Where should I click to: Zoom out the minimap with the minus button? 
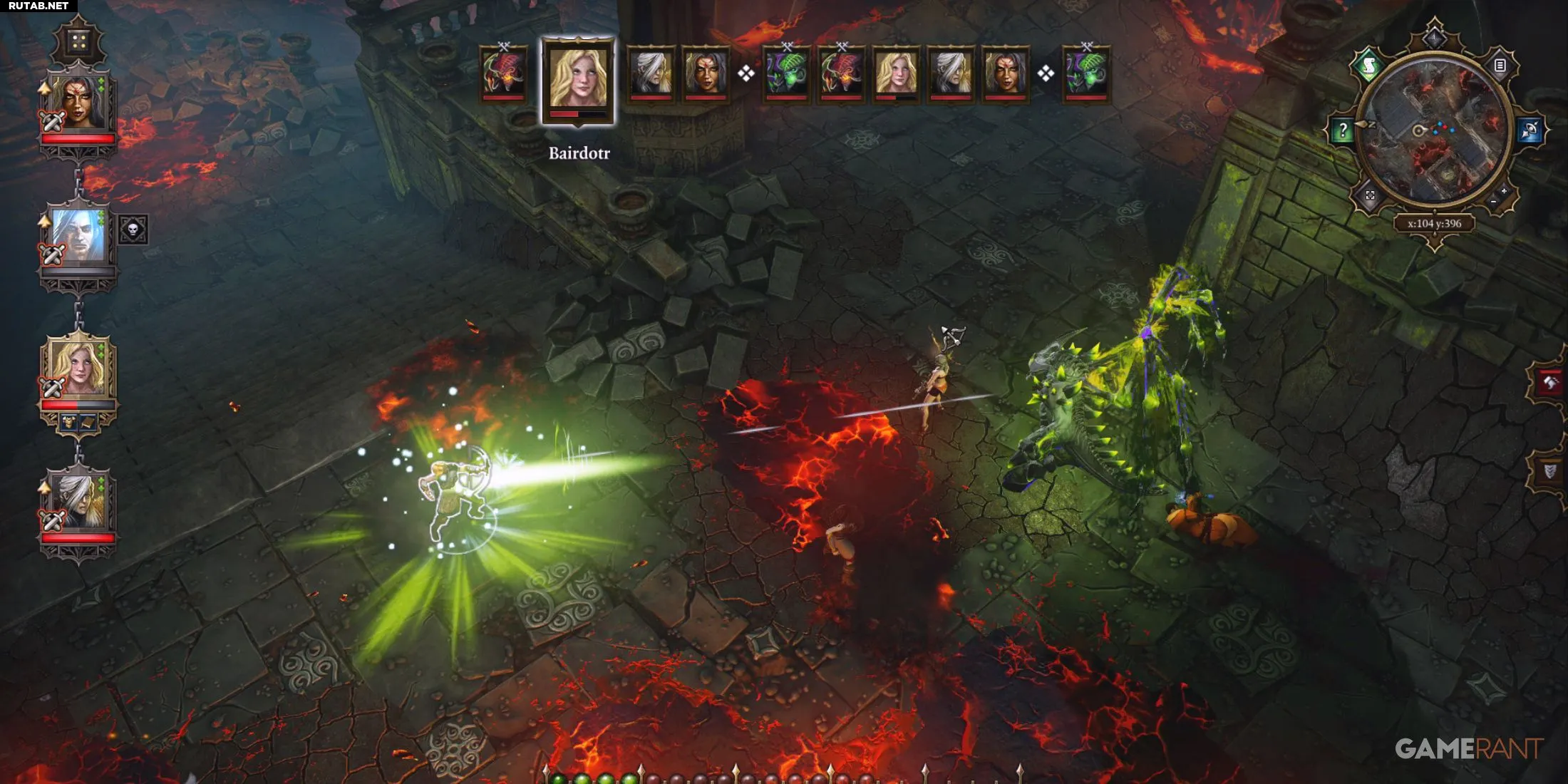(1493, 202)
